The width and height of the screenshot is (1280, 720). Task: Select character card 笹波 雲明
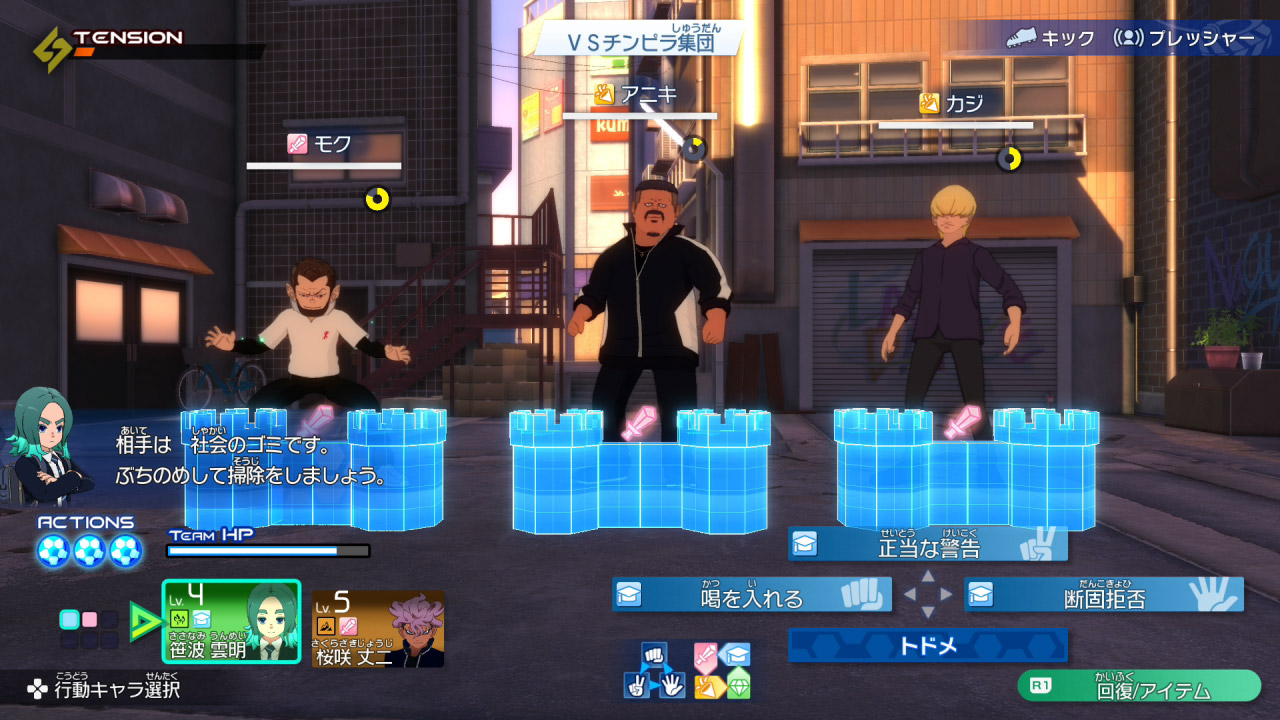click(231, 624)
